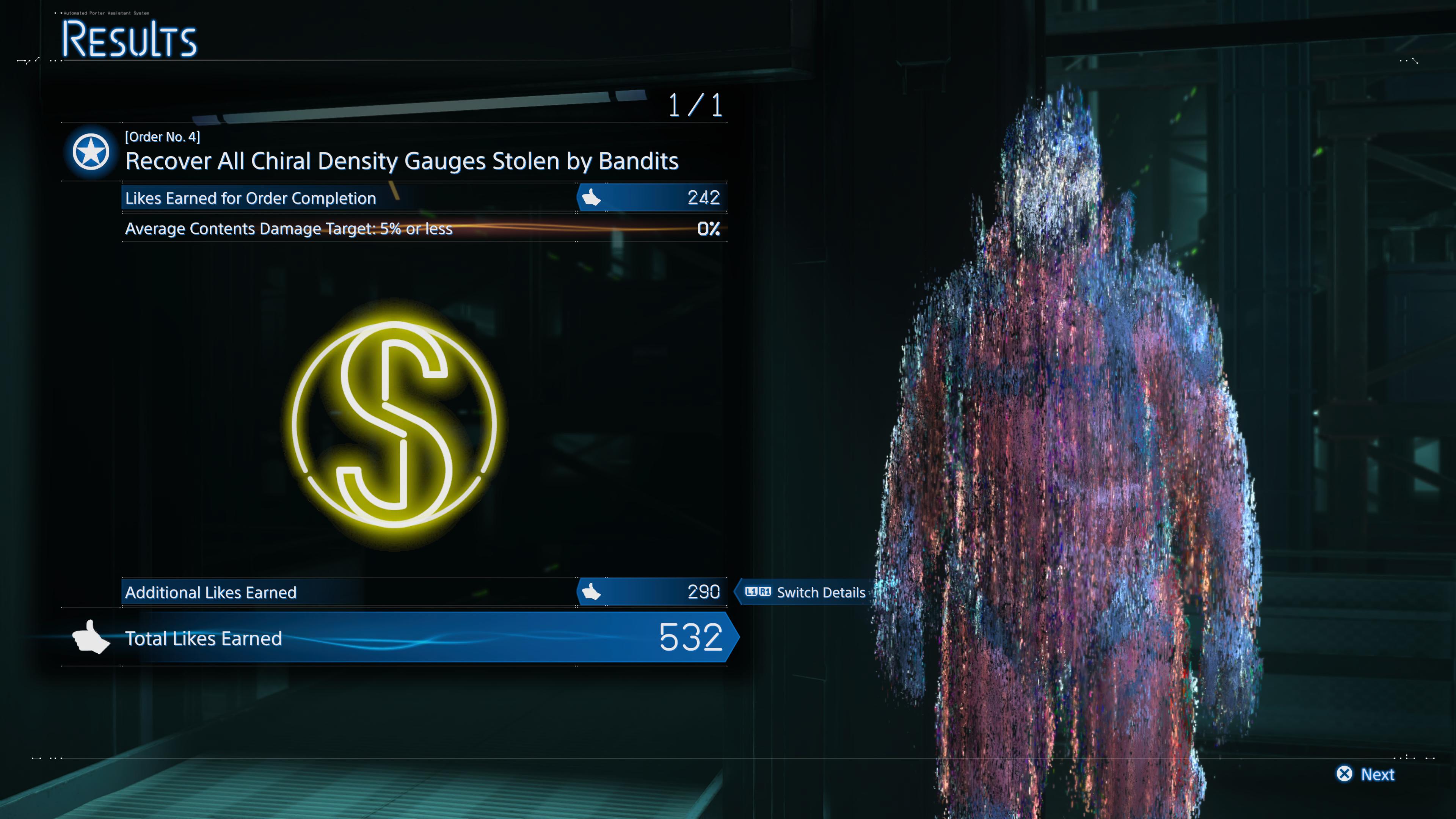The width and height of the screenshot is (1456, 819).
Task: Activate the Switch Details option
Action: [805, 592]
